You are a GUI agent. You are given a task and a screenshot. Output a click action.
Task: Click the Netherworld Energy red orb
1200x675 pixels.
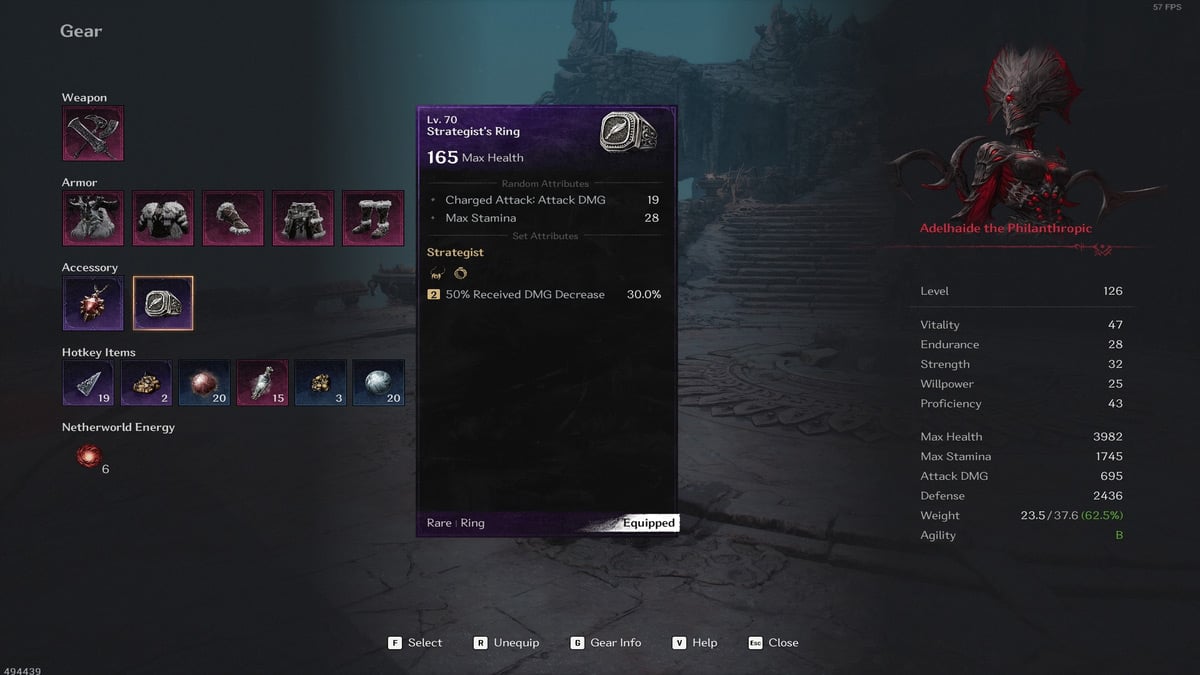(x=90, y=457)
